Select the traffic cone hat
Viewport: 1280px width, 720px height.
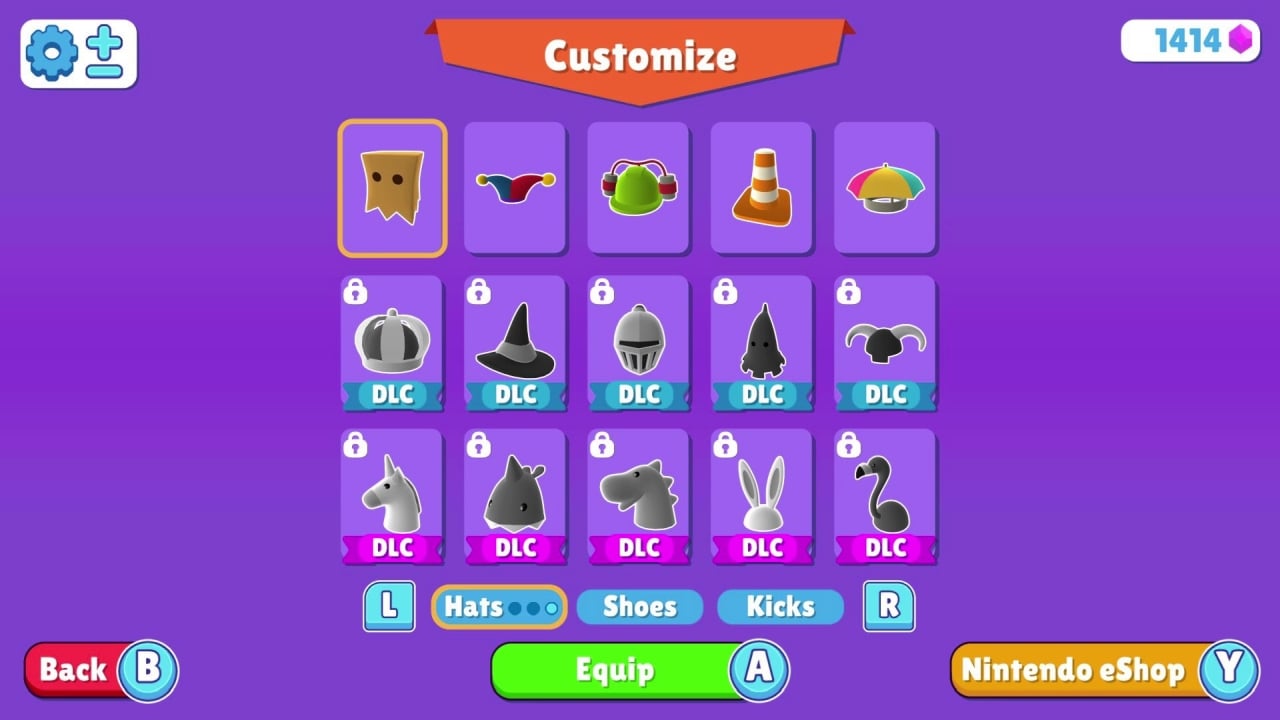pos(762,186)
